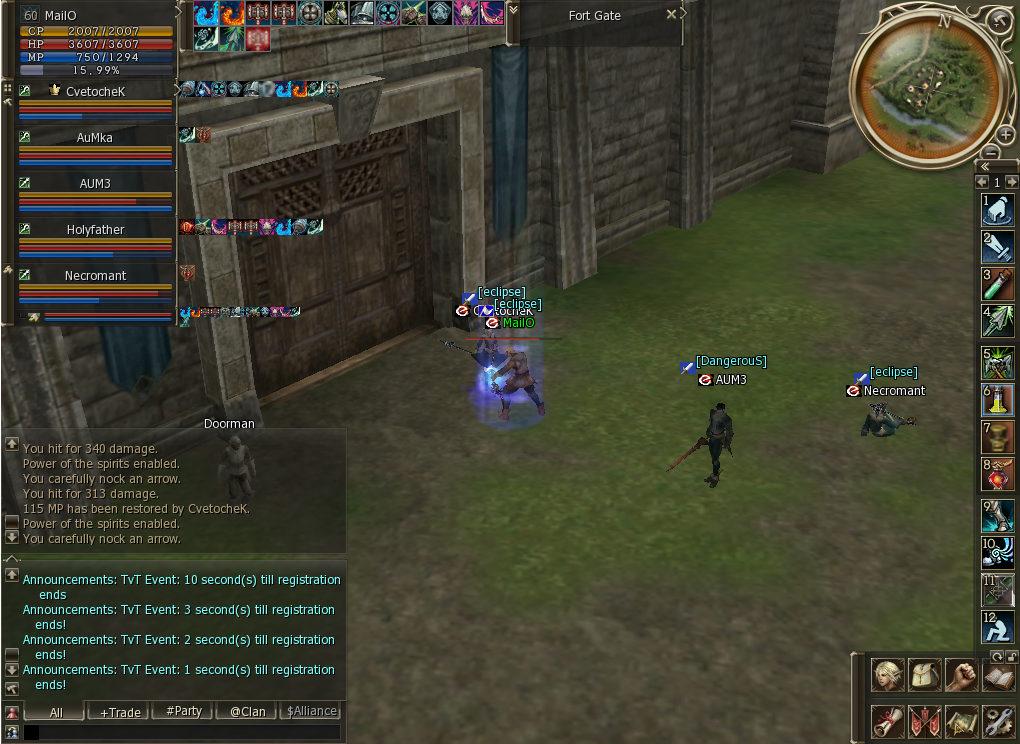The image size is (1020, 744).
Task: Use the green potion in hotbar slot 3
Action: (998, 283)
